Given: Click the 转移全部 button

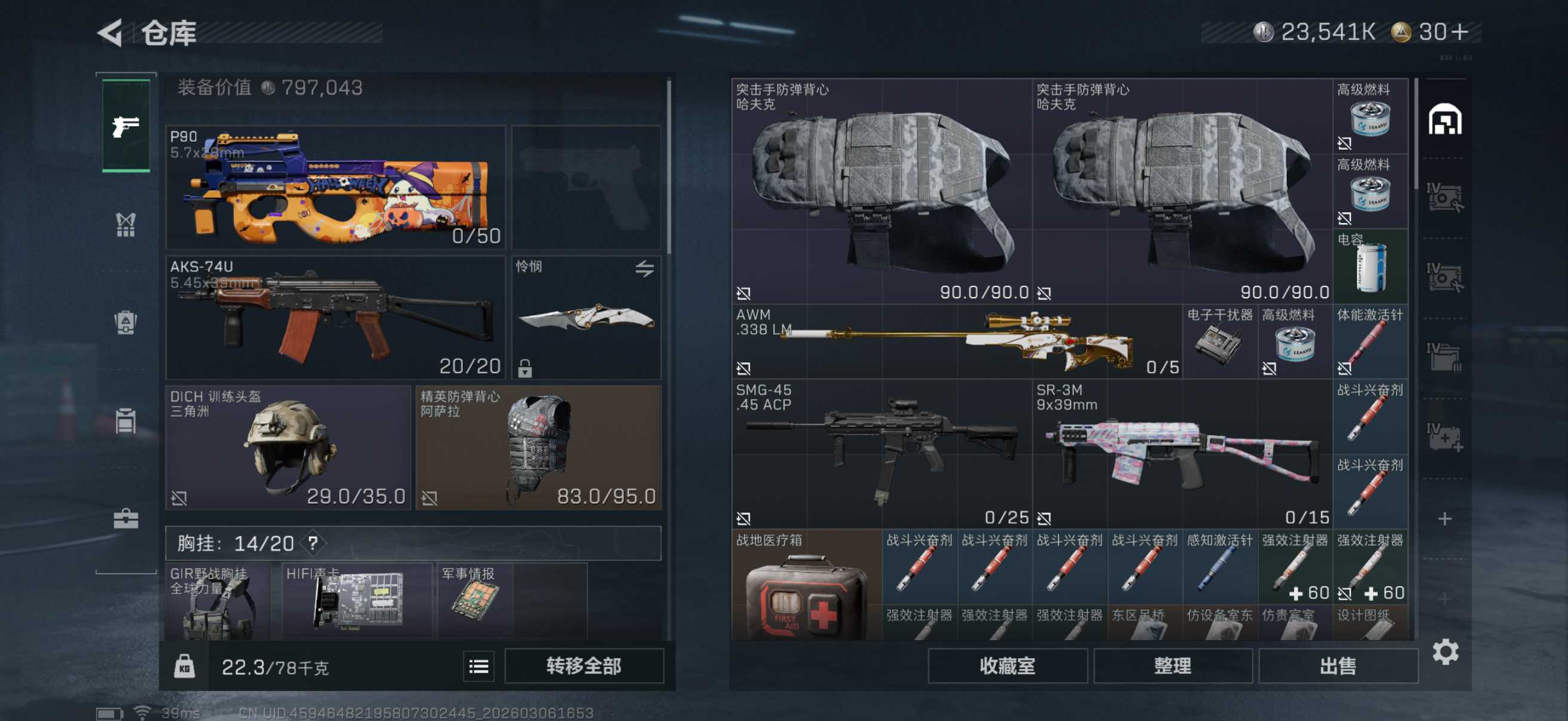Looking at the screenshot, I should 583,666.
